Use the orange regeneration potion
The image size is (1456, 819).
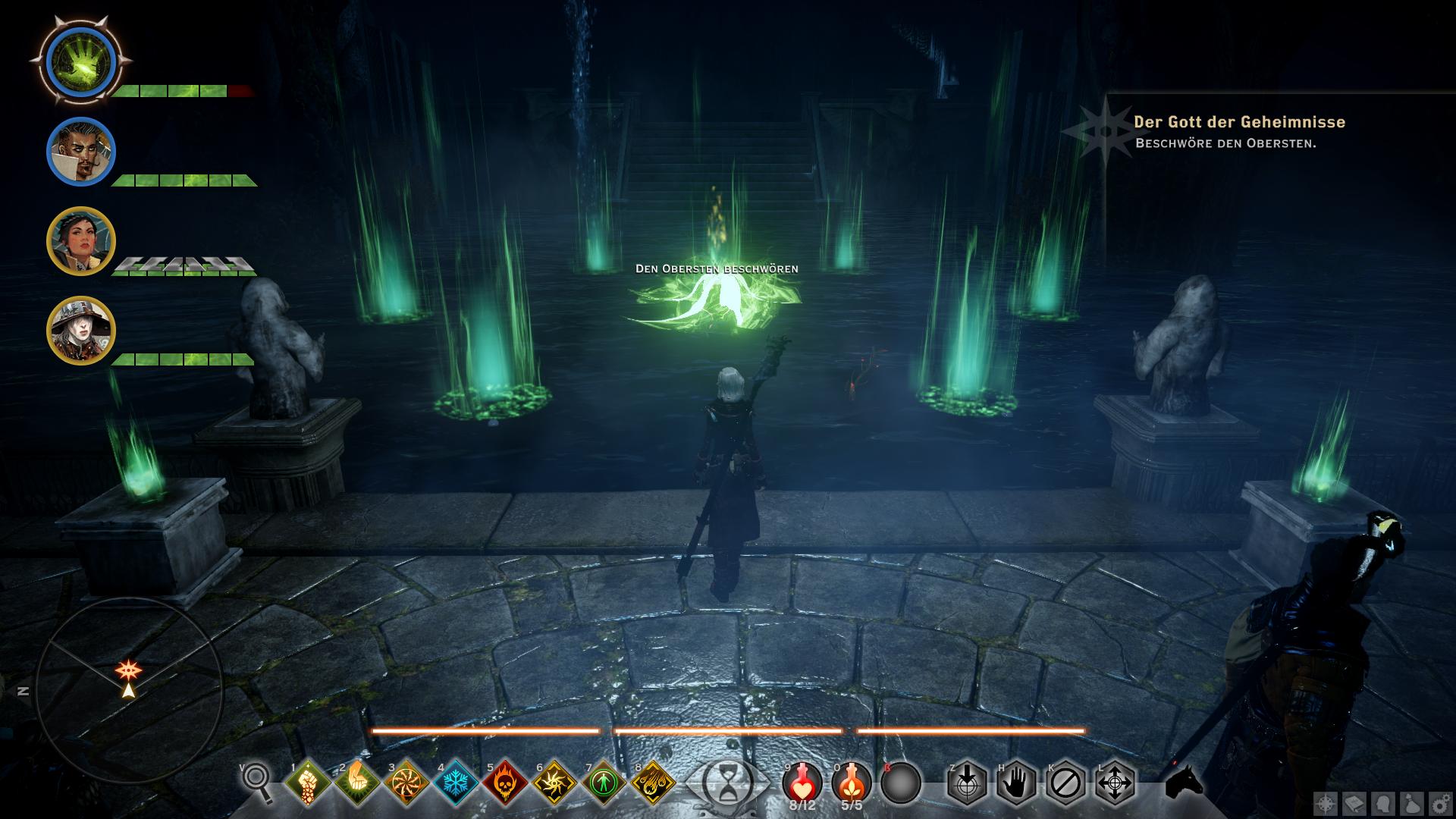coord(852,783)
